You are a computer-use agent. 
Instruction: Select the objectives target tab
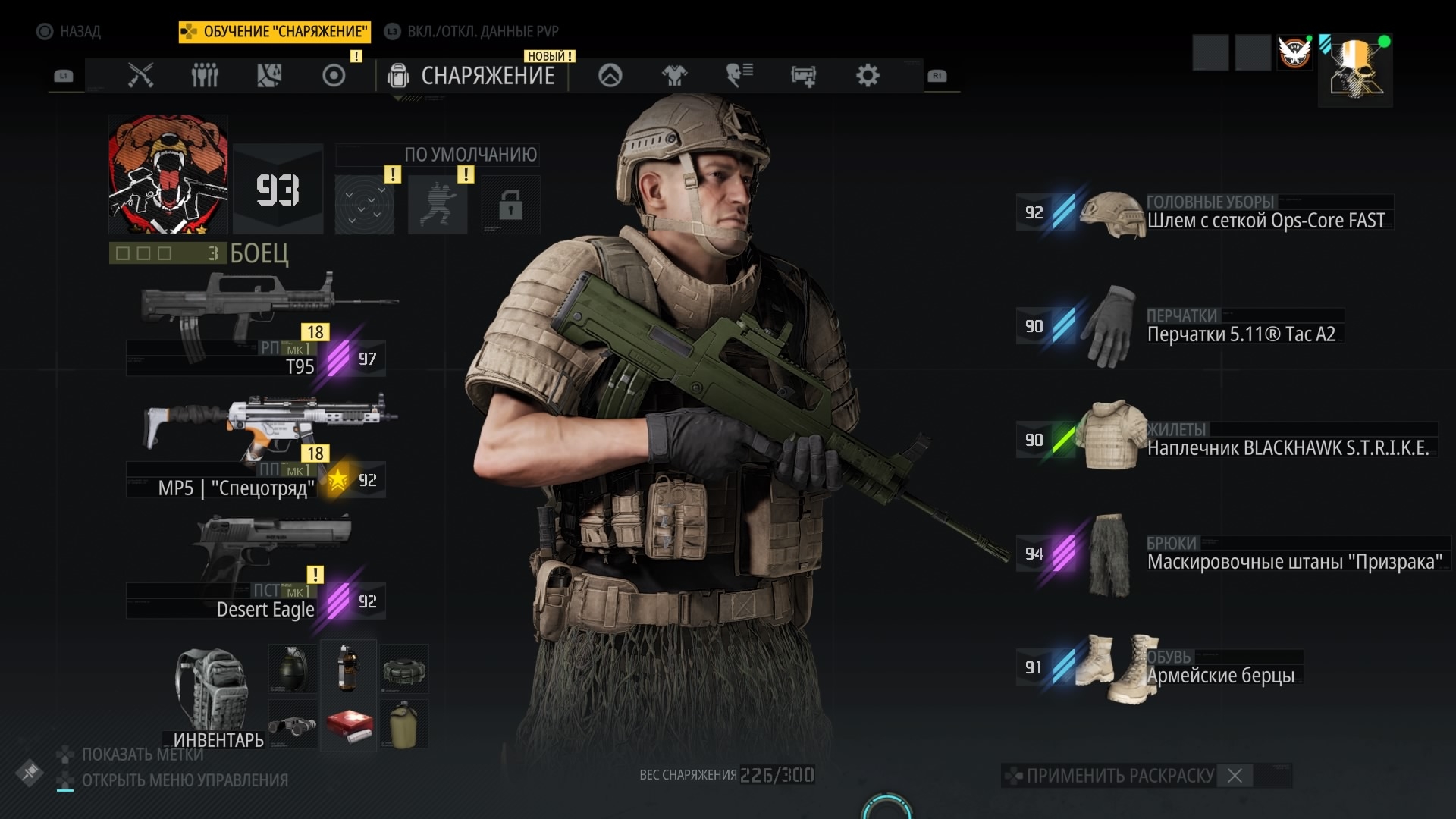pyautogui.click(x=334, y=76)
